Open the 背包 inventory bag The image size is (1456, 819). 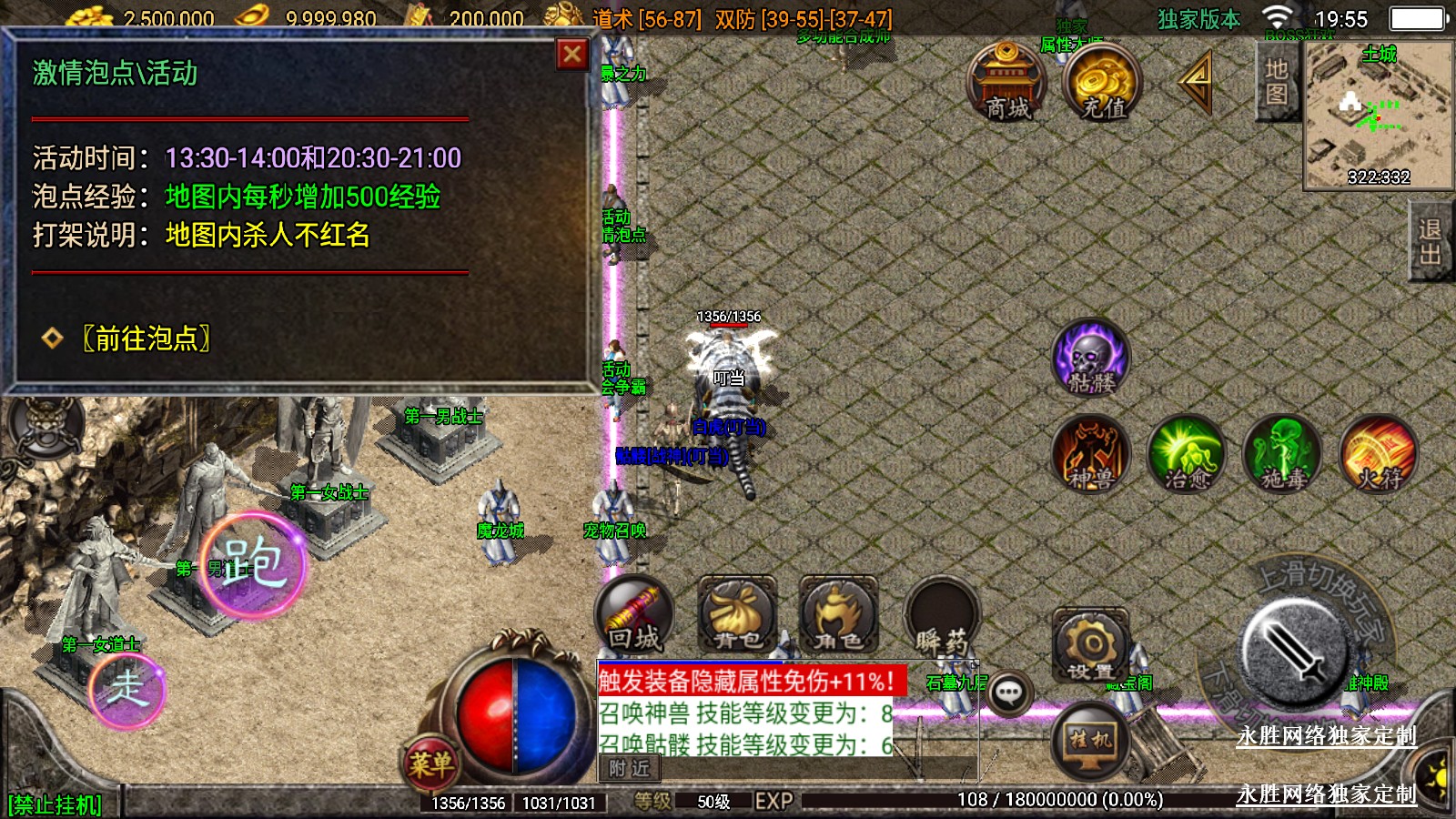coord(737,616)
